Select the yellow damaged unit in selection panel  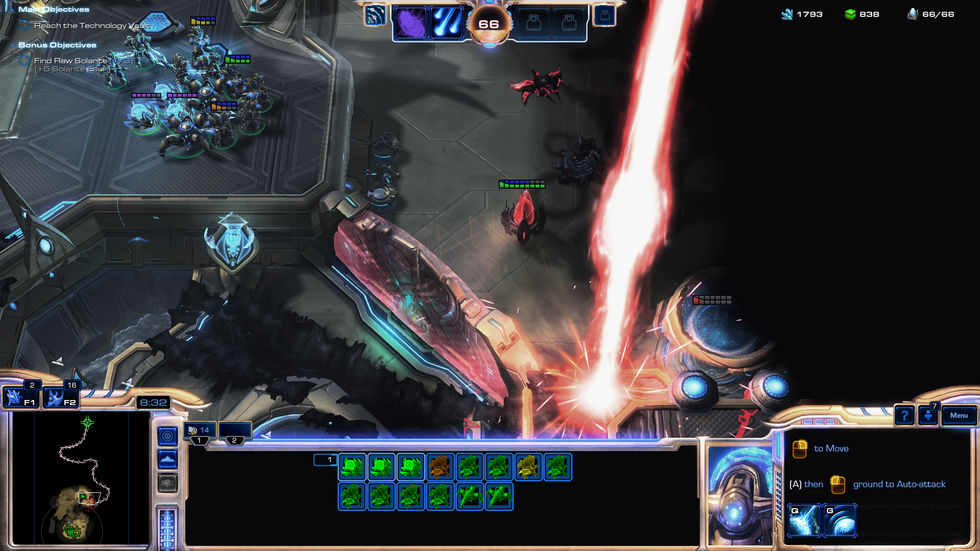click(x=529, y=465)
